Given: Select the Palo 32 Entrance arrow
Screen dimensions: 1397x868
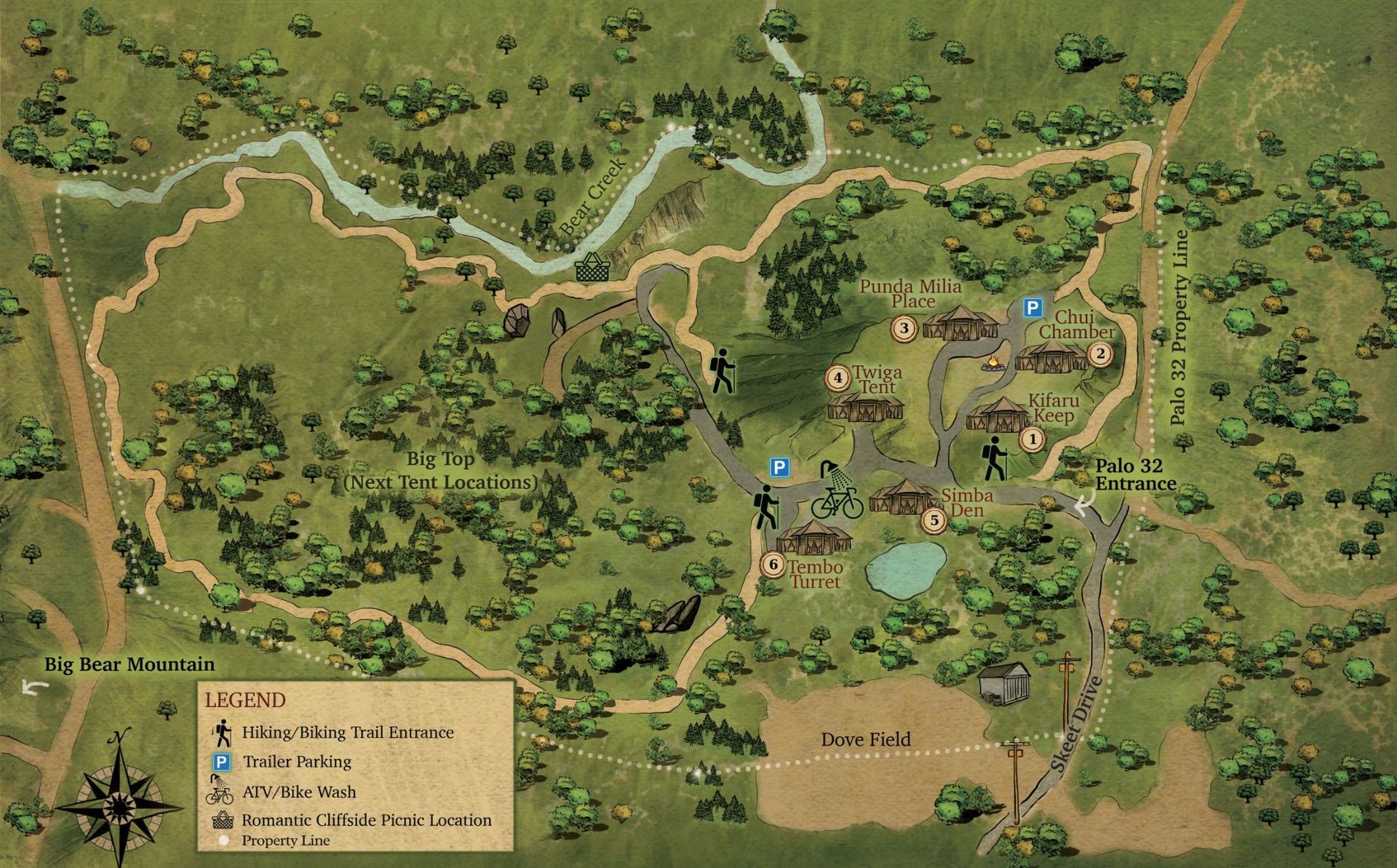Looking at the screenshot, I should coord(1084,502).
